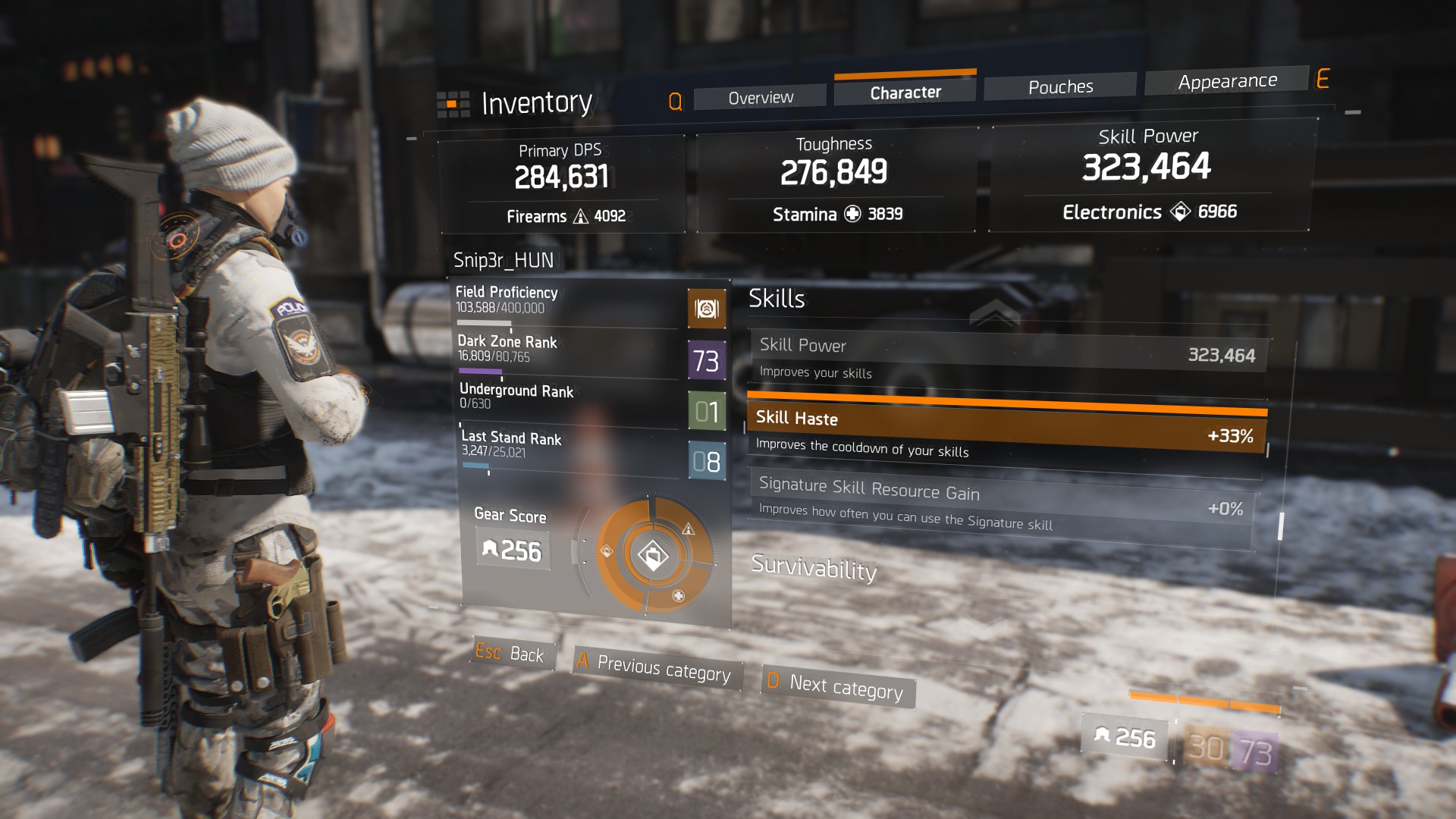This screenshot has height=819, width=1456.
Task: Switch to the Overview tab
Action: pos(760,98)
